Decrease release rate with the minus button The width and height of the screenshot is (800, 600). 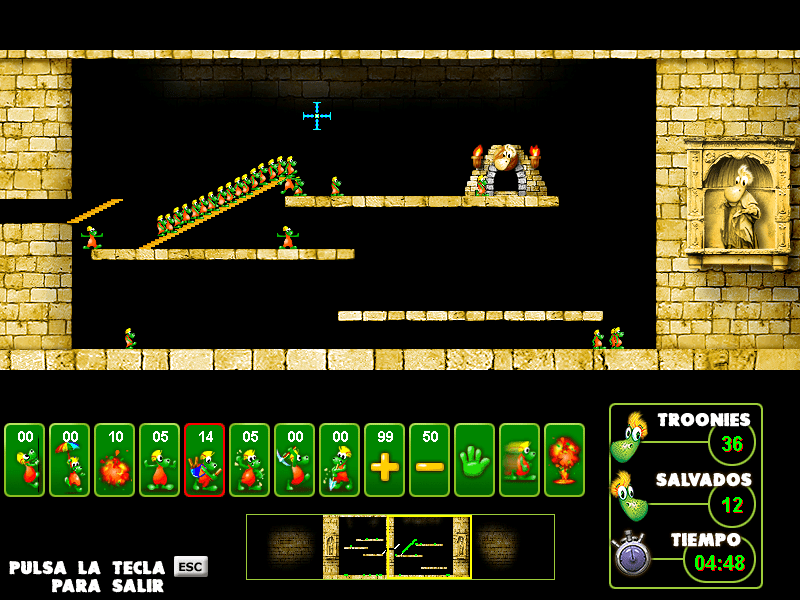[x=429, y=460]
